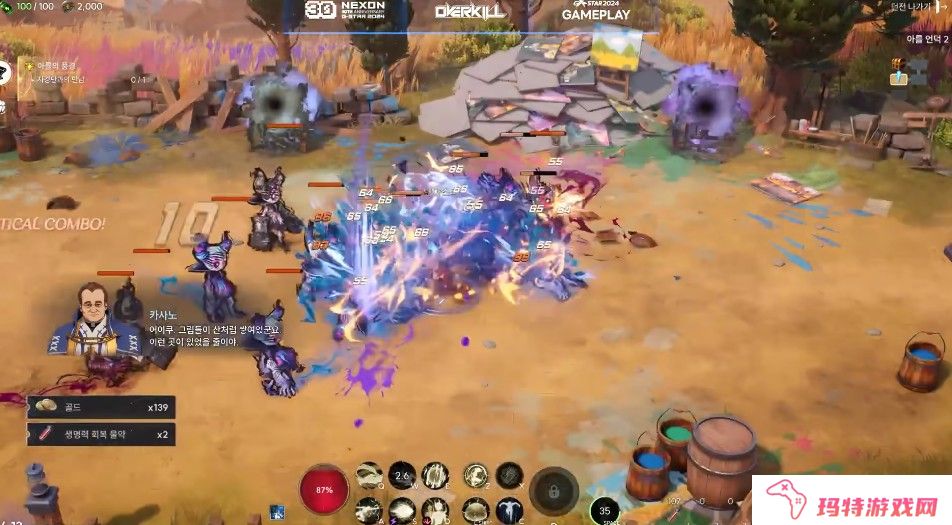Activate the E skill icon
This screenshot has width=952, height=525.
coord(435,475)
